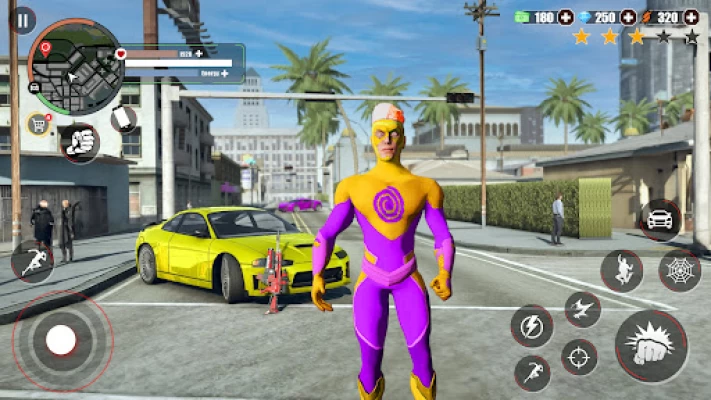
Task: Tap the virtual joystick thumb pad
Action: pos(61,340)
